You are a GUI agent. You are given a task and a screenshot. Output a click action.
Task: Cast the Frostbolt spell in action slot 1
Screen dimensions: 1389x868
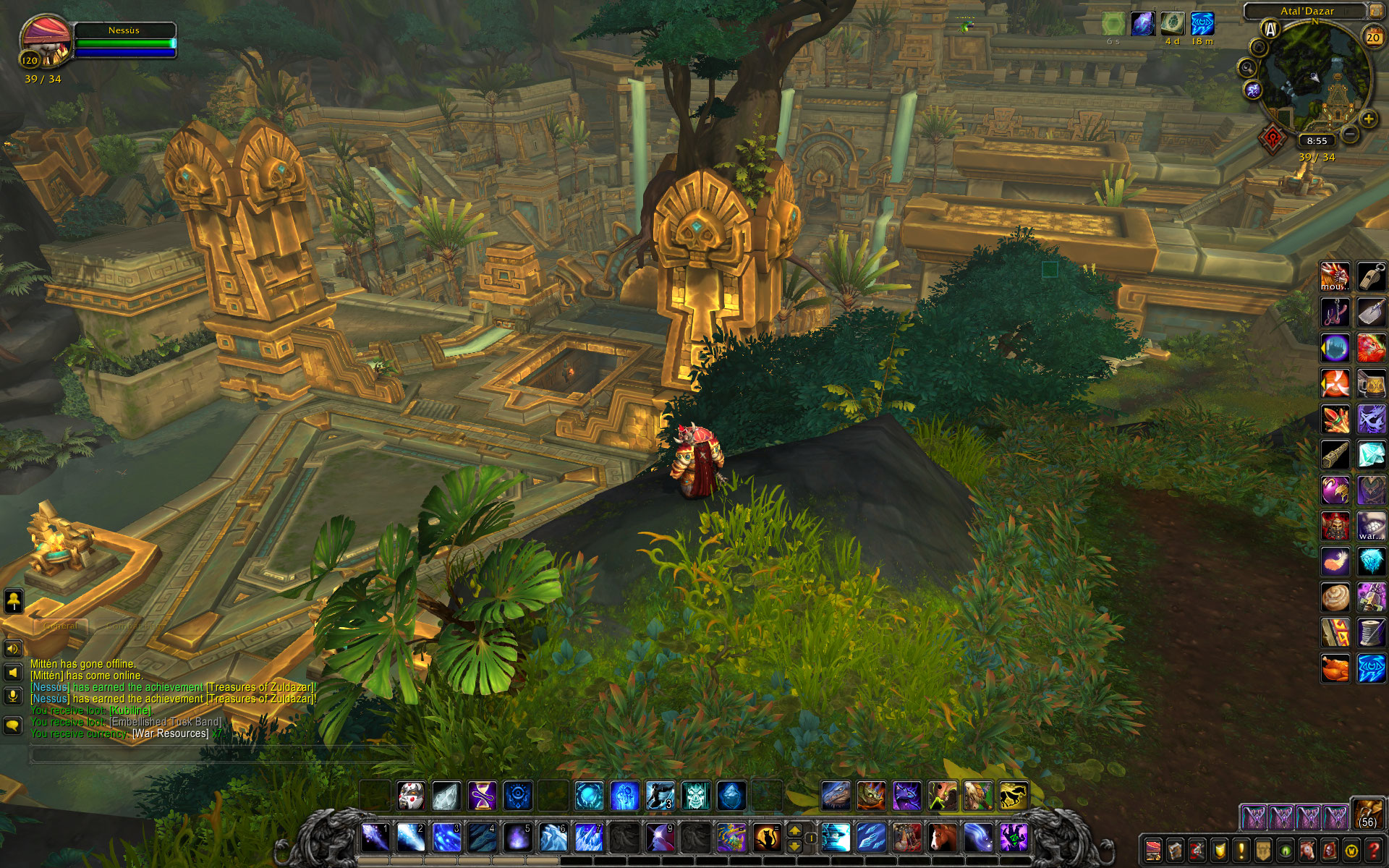(x=376, y=838)
